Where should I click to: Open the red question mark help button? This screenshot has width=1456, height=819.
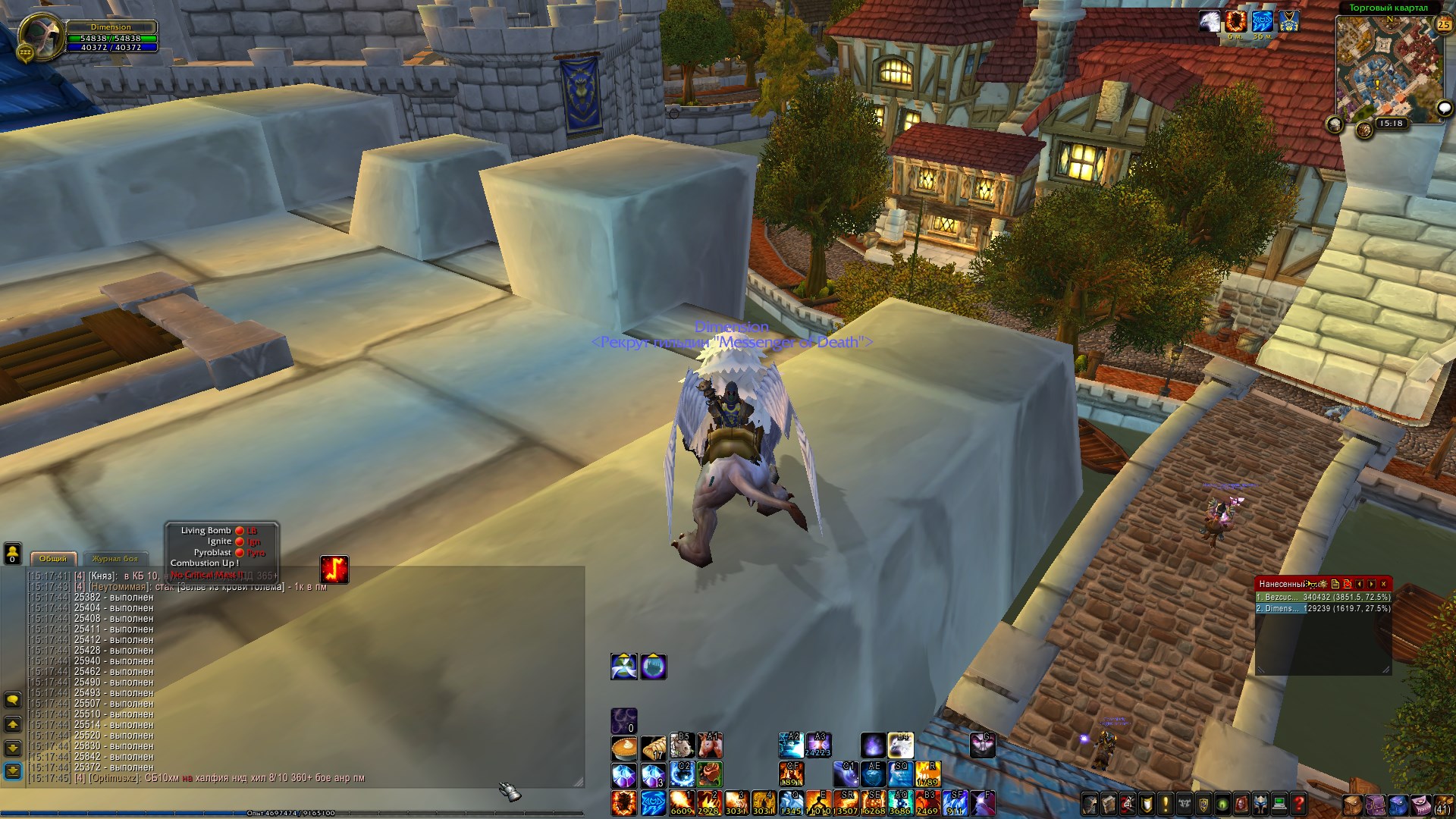1298,803
